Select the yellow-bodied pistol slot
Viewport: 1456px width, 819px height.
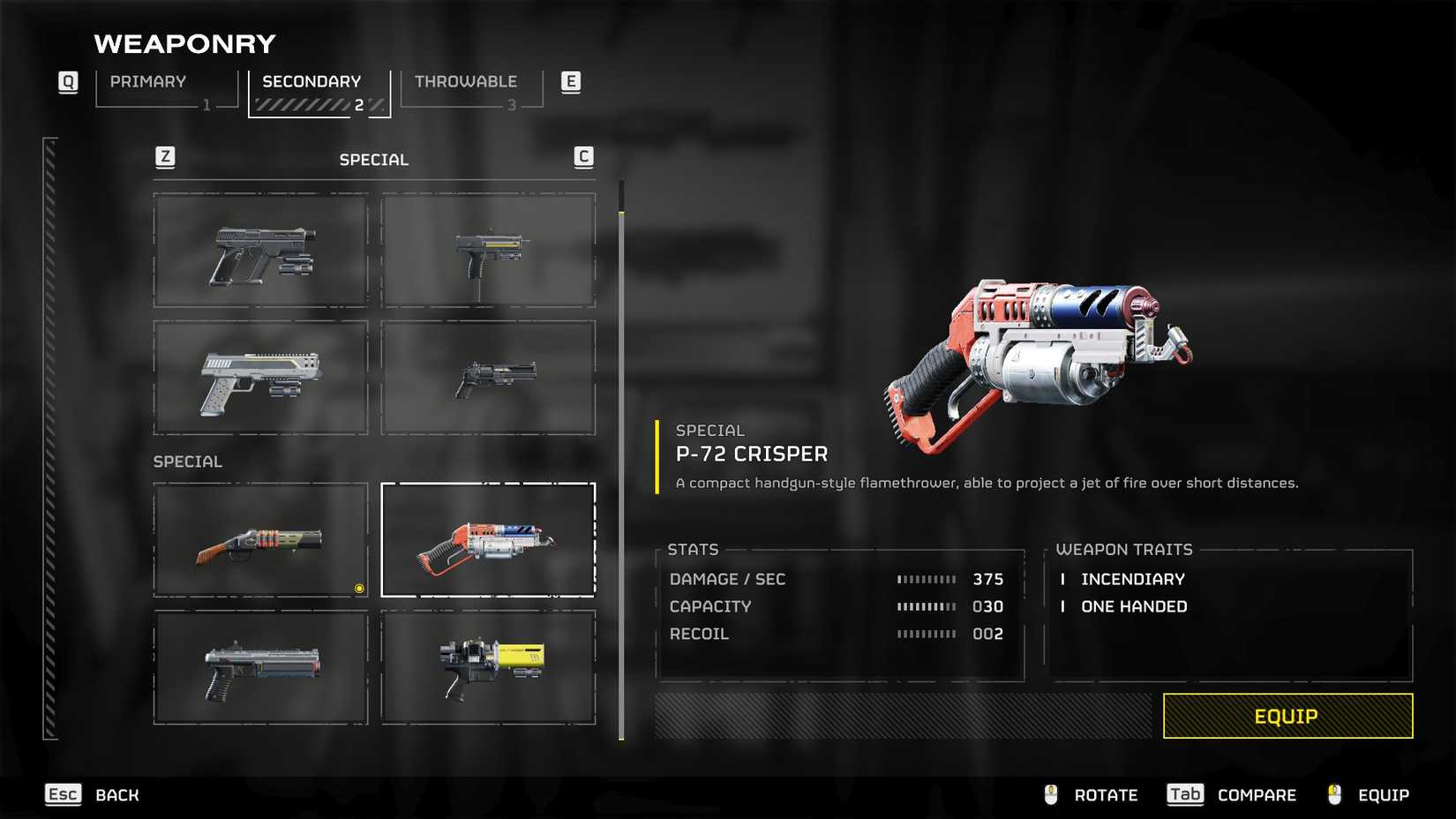click(488, 667)
